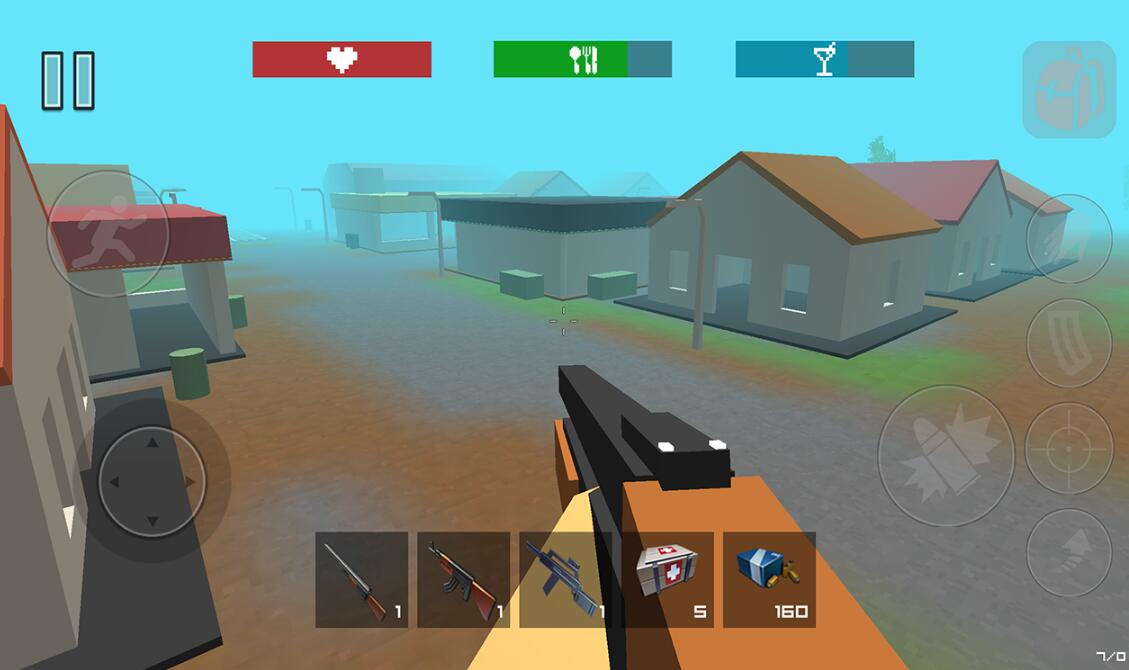The image size is (1129, 670).
Task: Select the ammo box slot
Action: pyautogui.click(x=769, y=579)
